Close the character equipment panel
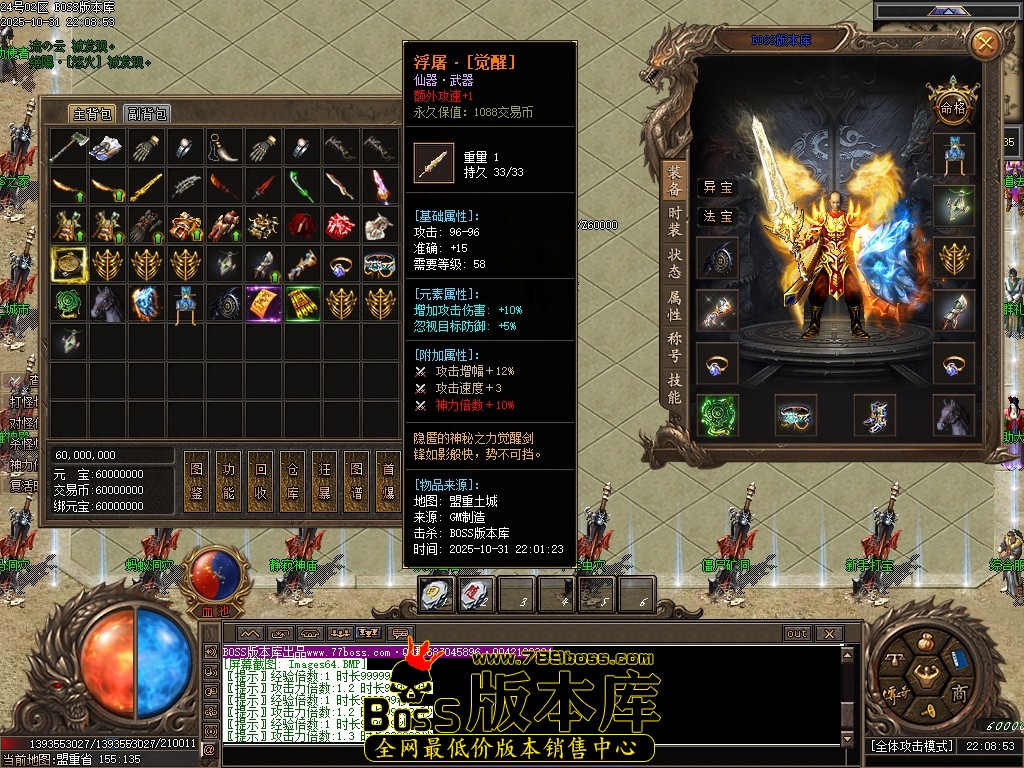1024x768 pixels. pos(985,43)
